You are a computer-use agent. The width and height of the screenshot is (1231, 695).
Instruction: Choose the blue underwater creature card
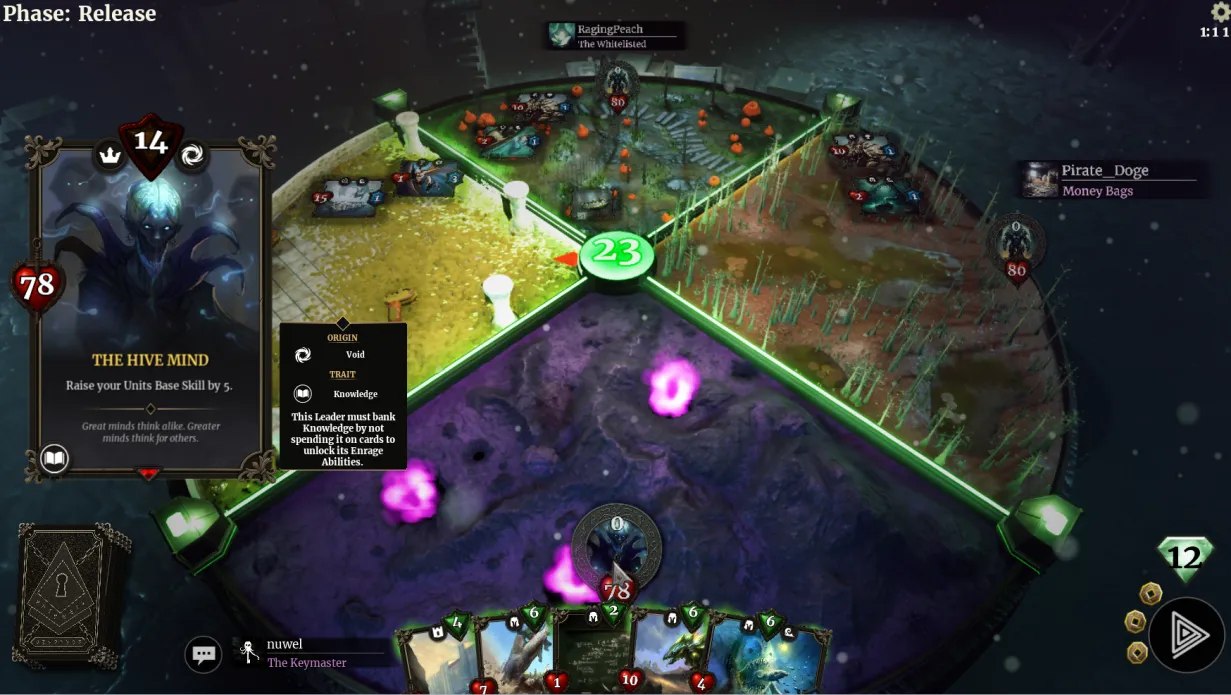tap(766, 655)
